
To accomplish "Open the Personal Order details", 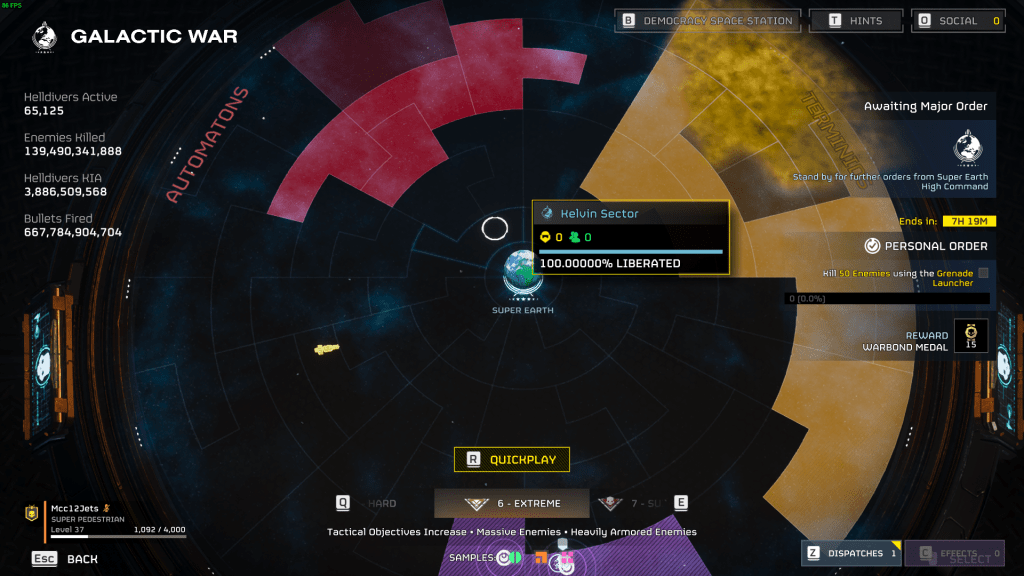I will pos(926,246).
